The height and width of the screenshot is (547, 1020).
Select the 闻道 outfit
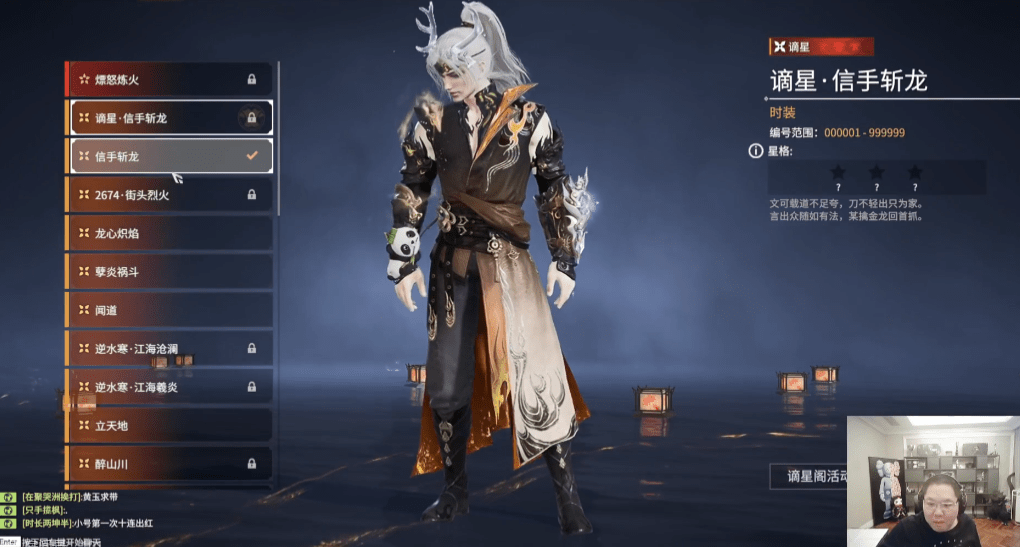pyautogui.click(x=168, y=310)
